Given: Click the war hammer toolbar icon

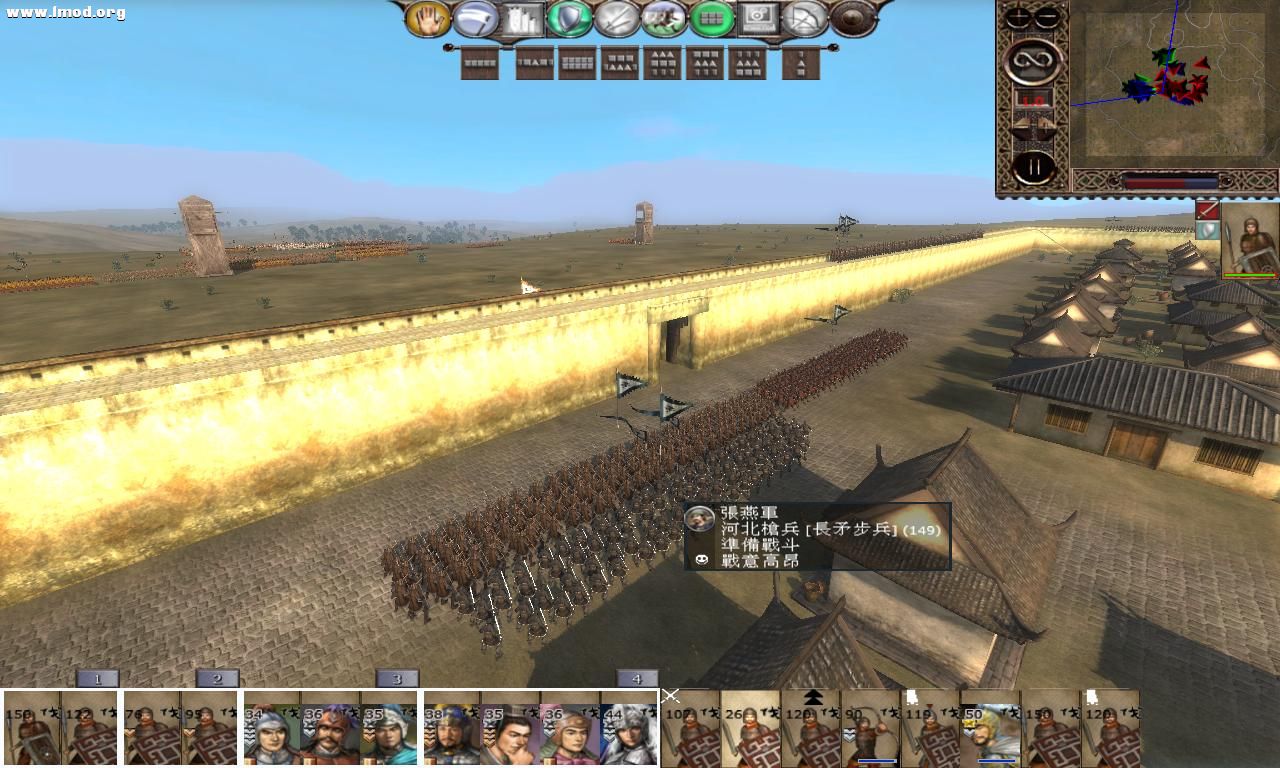Looking at the screenshot, I should [477, 20].
